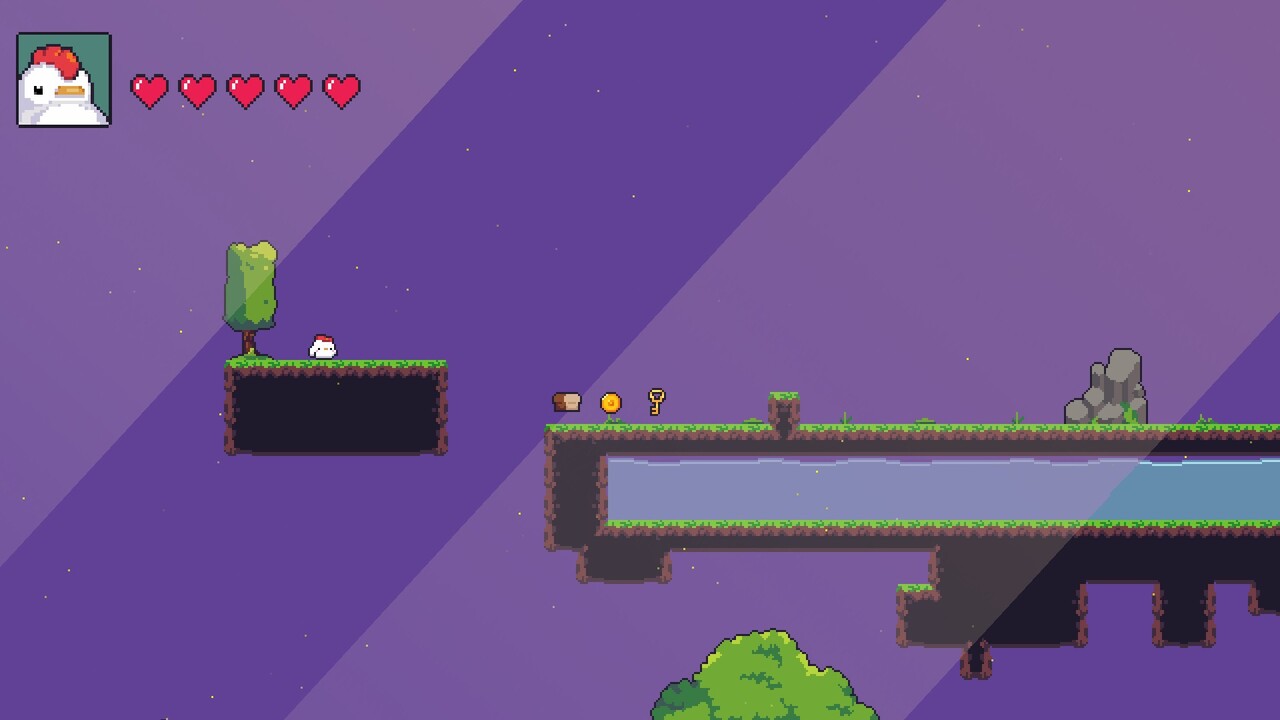Image resolution: width=1280 pixels, height=720 pixels.
Task: Select the first heart in the health bar
Action: pos(151,89)
